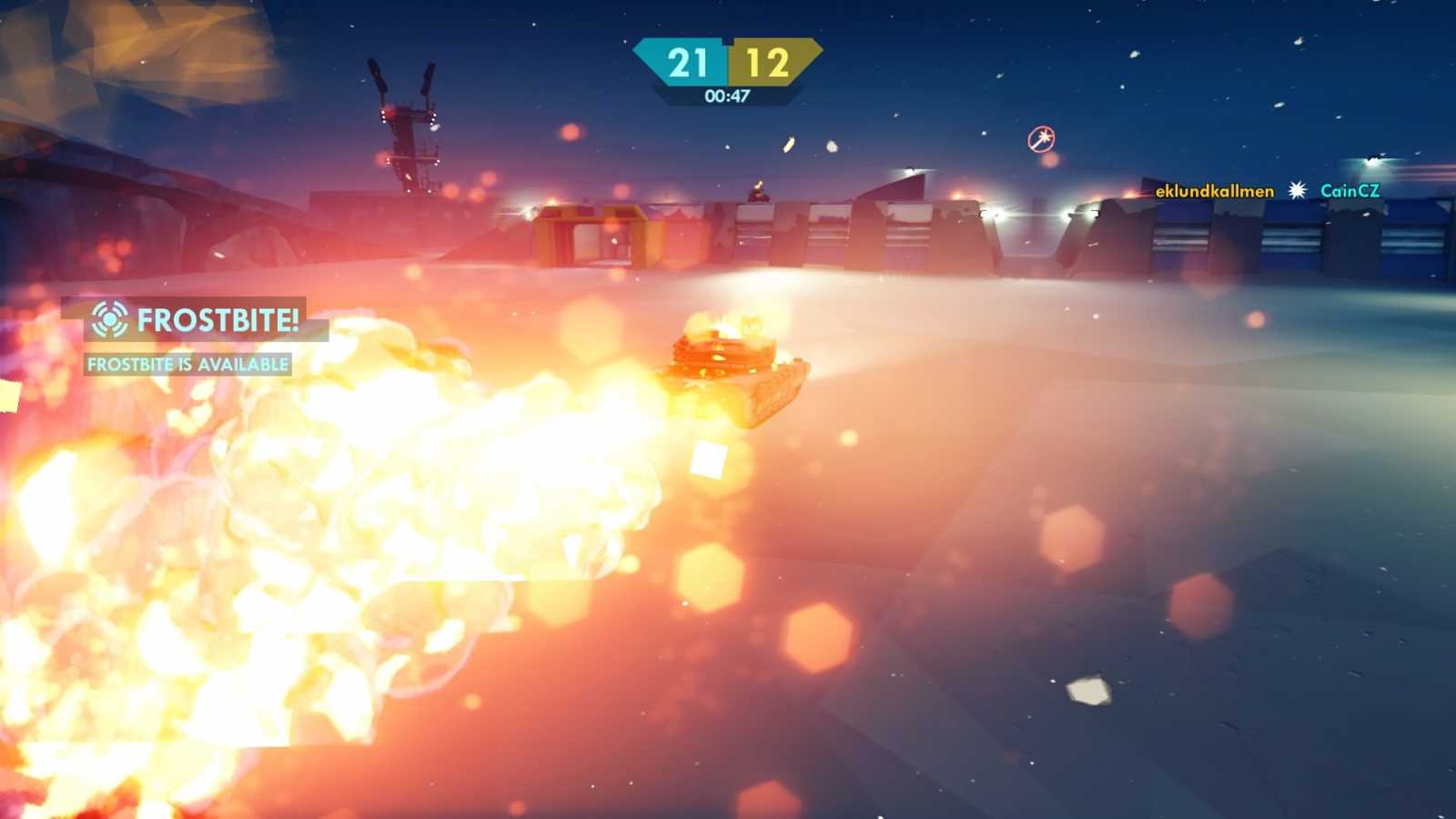Select the CainCZ player nameplate
Viewport: 1456px width, 819px height.
pos(1350,192)
